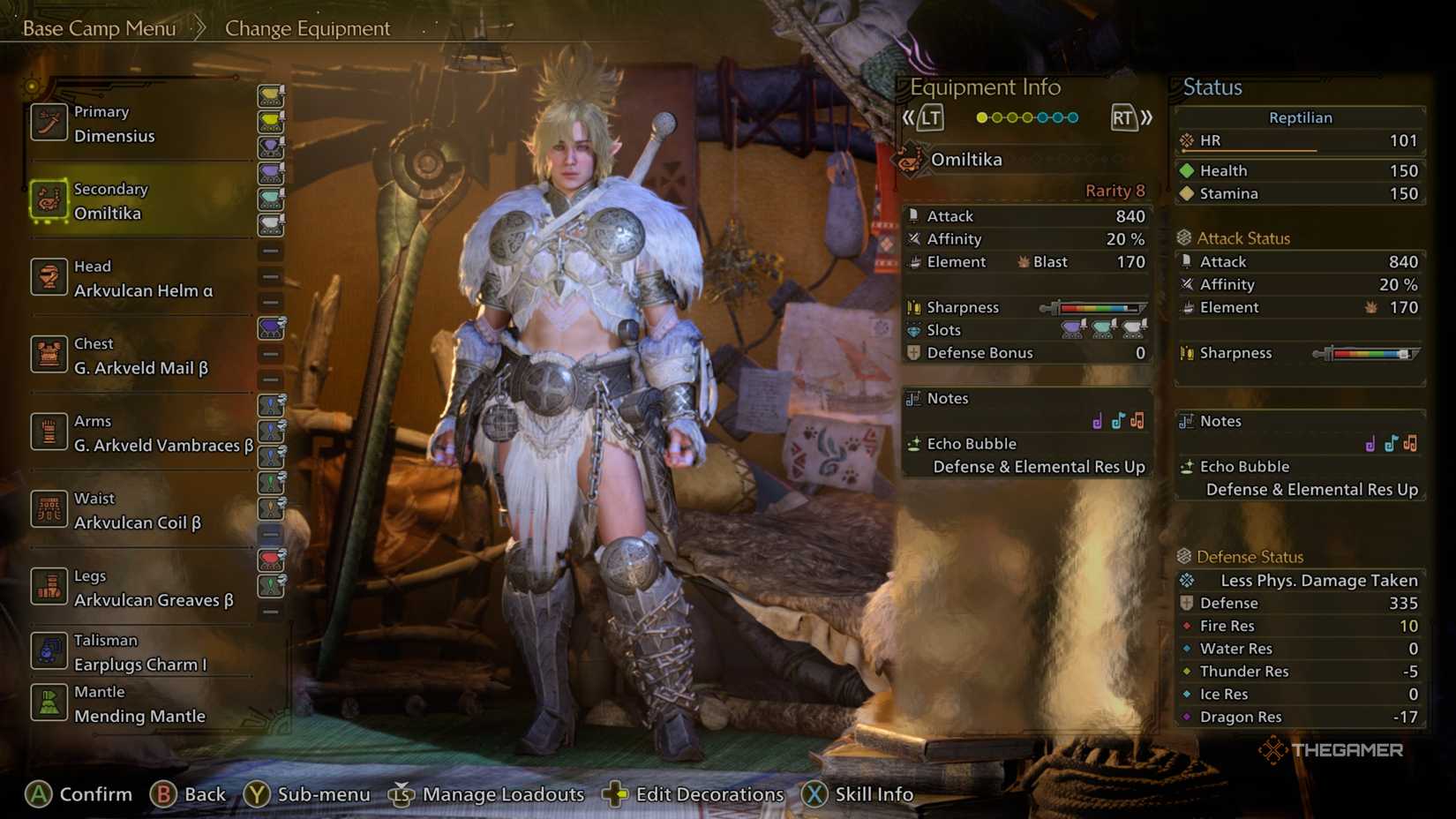
Task: Show Skill Info
Action: pos(858,794)
